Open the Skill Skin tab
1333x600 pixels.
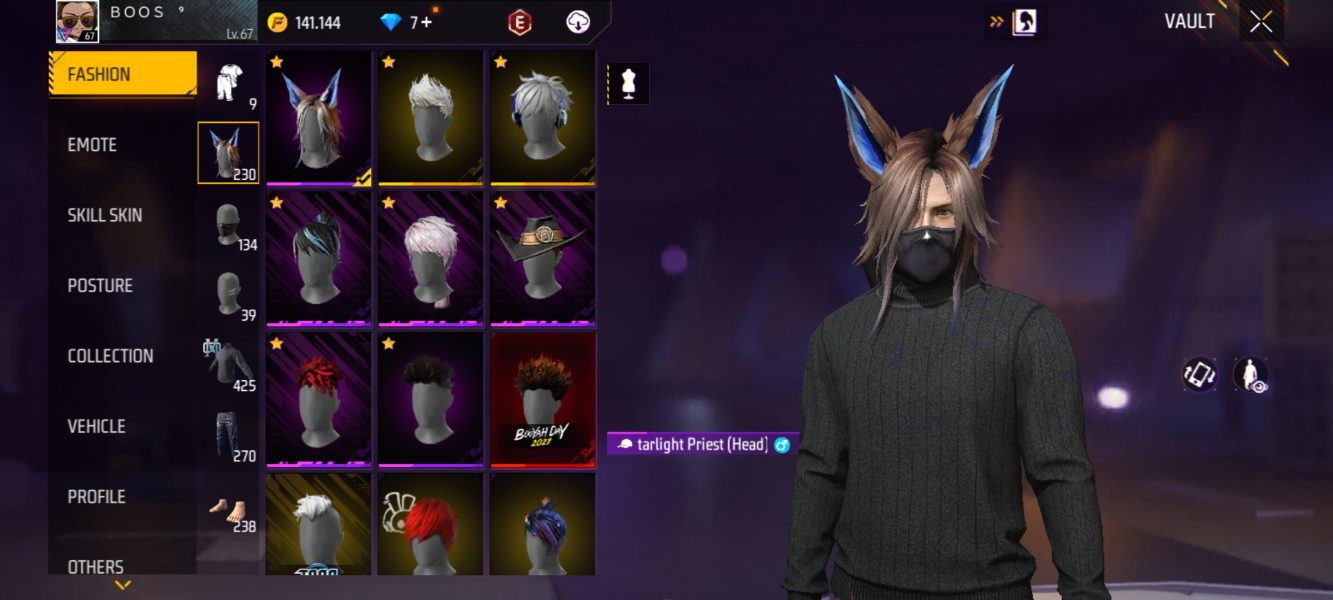tap(104, 215)
